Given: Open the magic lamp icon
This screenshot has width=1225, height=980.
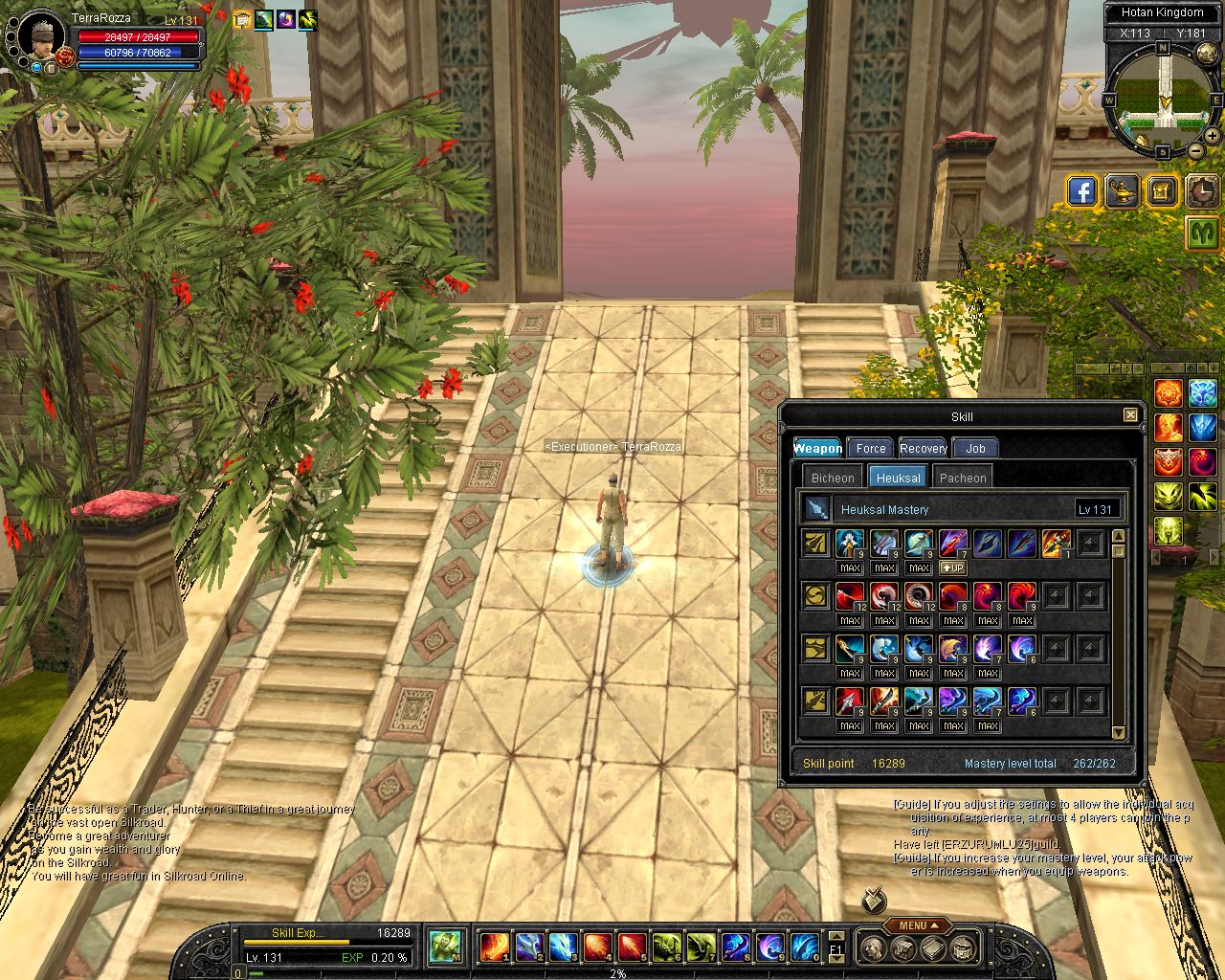Looking at the screenshot, I should [x=1122, y=191].
